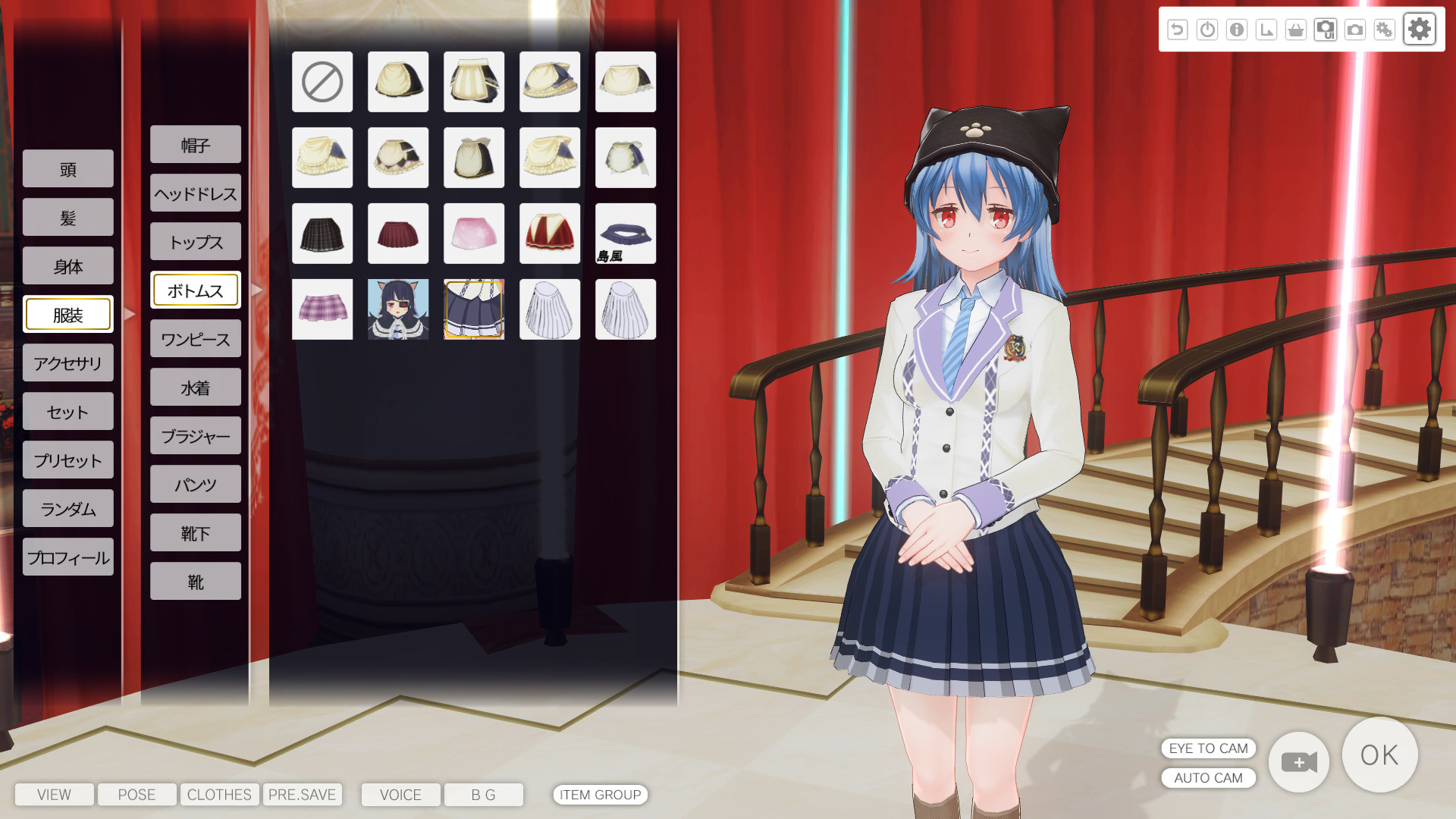Open the 靴下 socks subcategory
1456x819 pixels.
(196, 533)
